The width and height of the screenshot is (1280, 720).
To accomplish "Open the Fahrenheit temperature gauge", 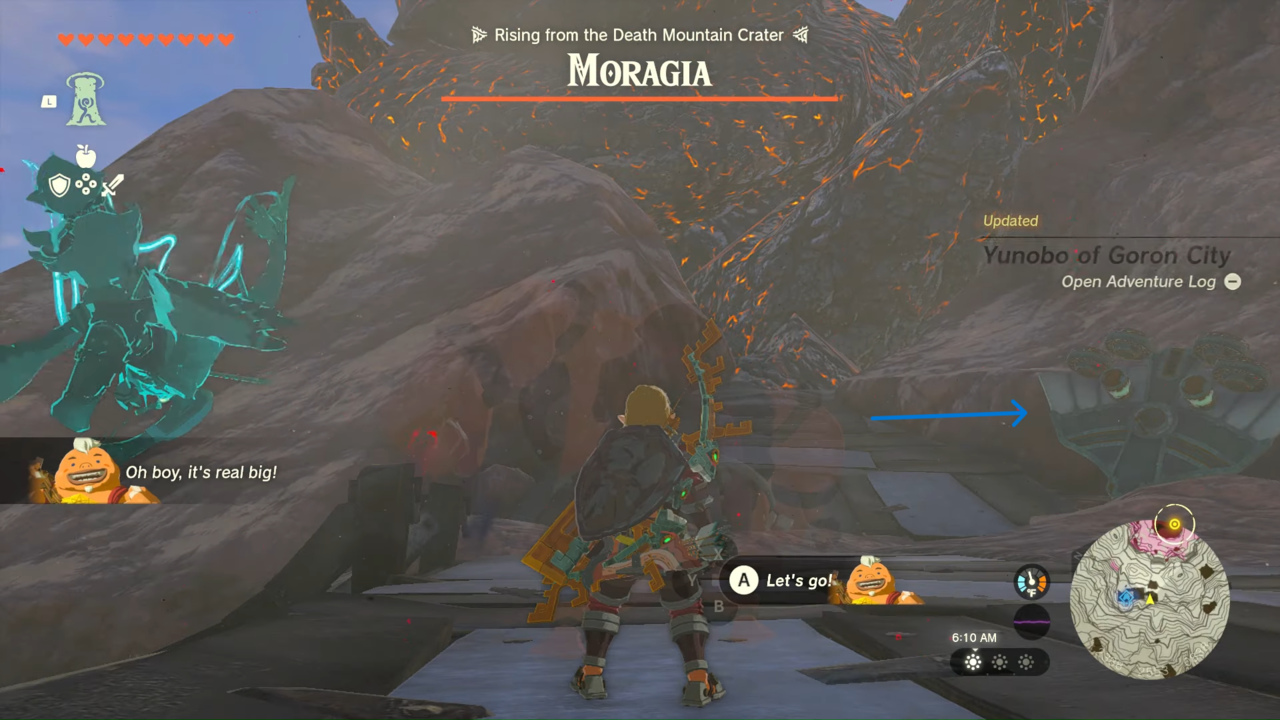I will coord(1030,582).
